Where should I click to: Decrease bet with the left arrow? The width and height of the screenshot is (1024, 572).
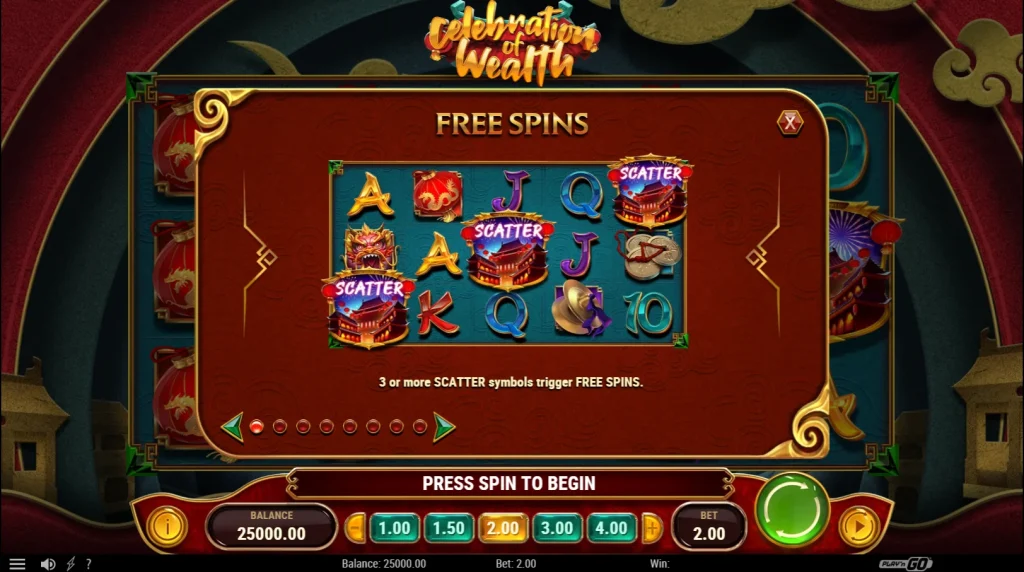pyautogui.click(x=357, y=527)
